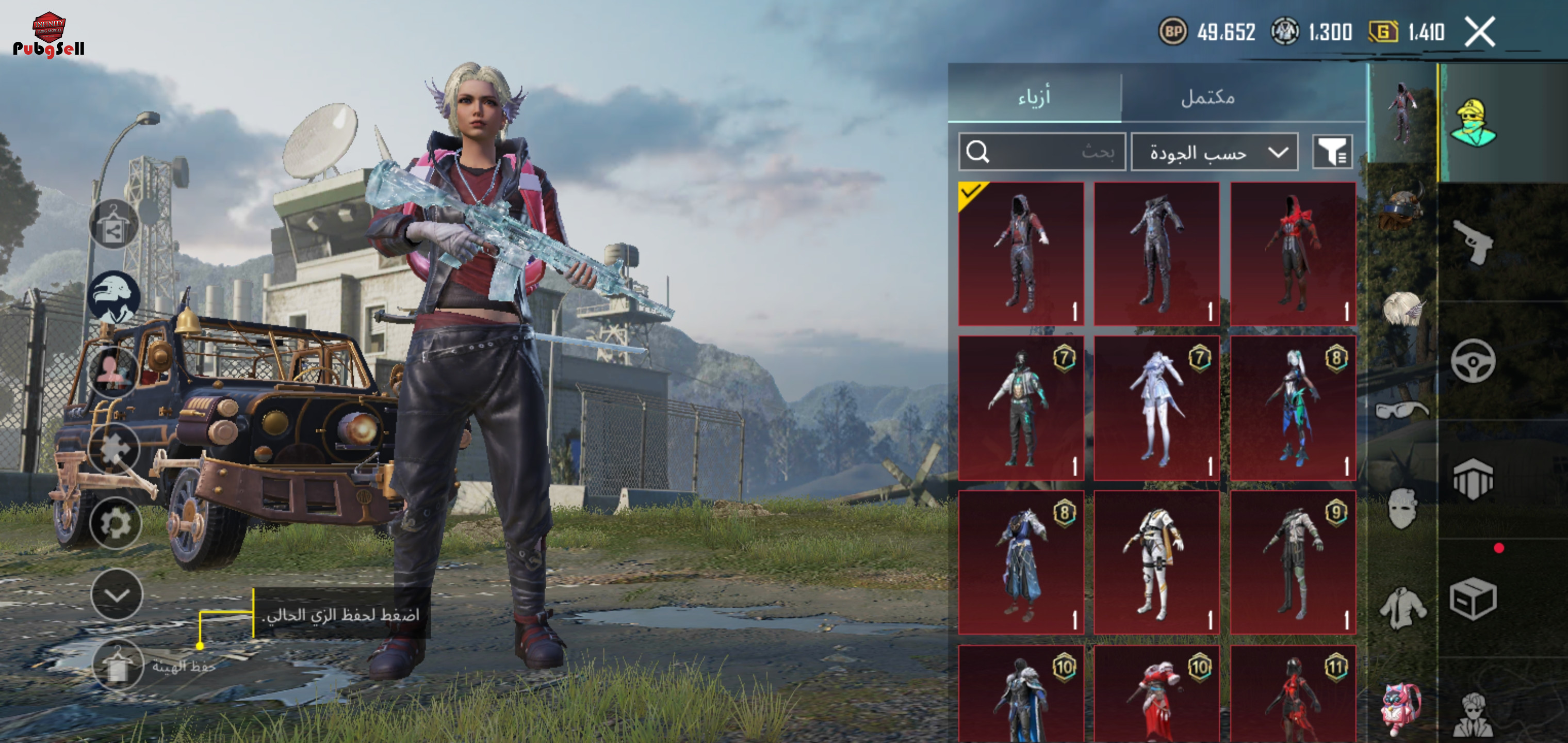Open the حسب الجودة sort dropdown
The width and height of the screenshot is (1568, 743).
tap(1214, 152)
